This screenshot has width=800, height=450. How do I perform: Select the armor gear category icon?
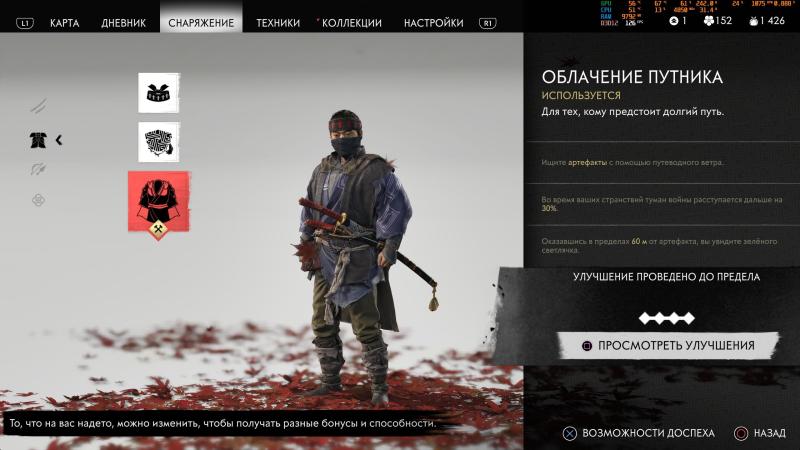tap(38, 140)
